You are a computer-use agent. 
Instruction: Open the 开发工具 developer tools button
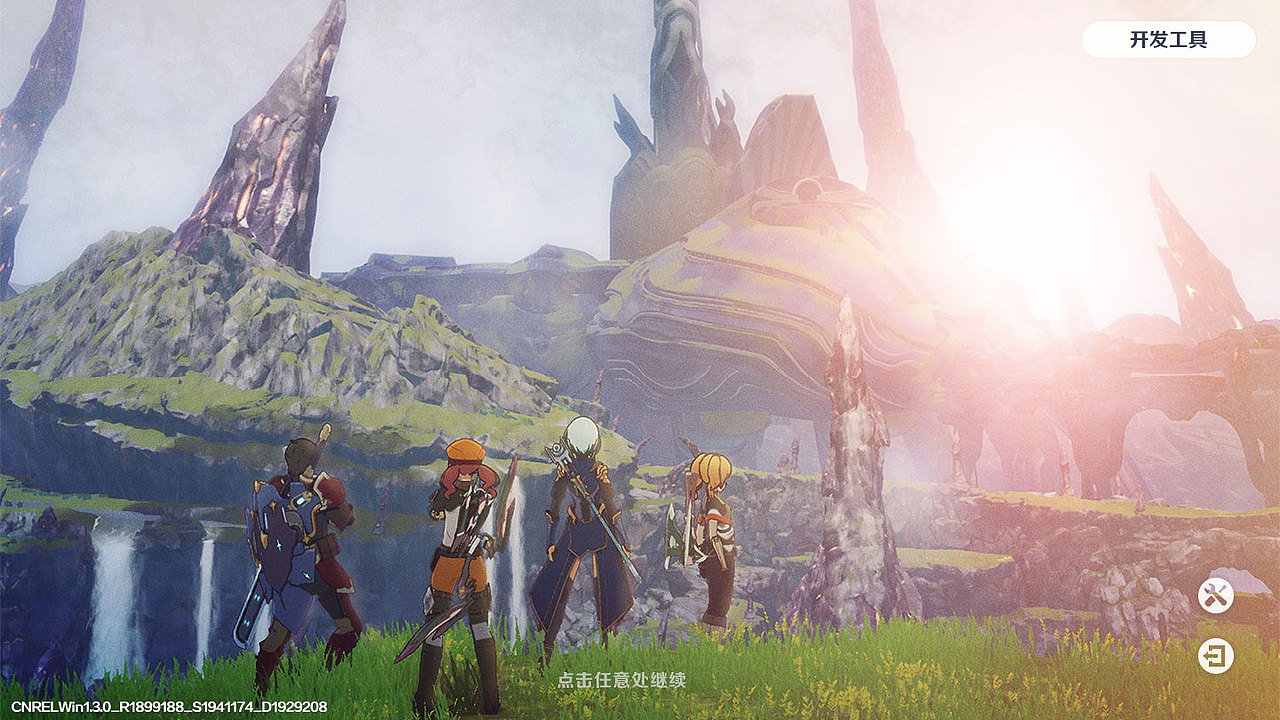(1168, 40)
